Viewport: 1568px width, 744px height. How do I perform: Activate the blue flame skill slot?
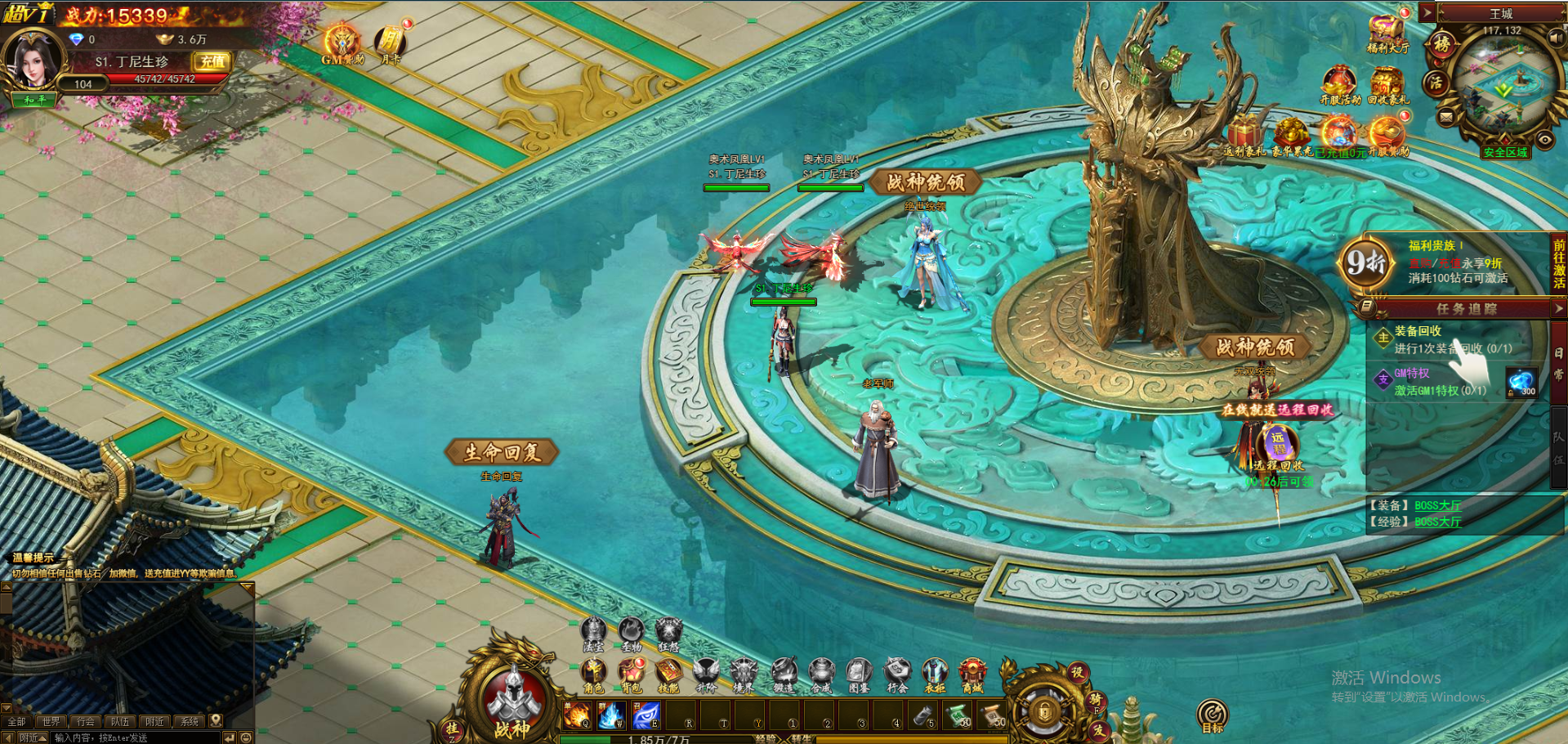coord(610,716)
